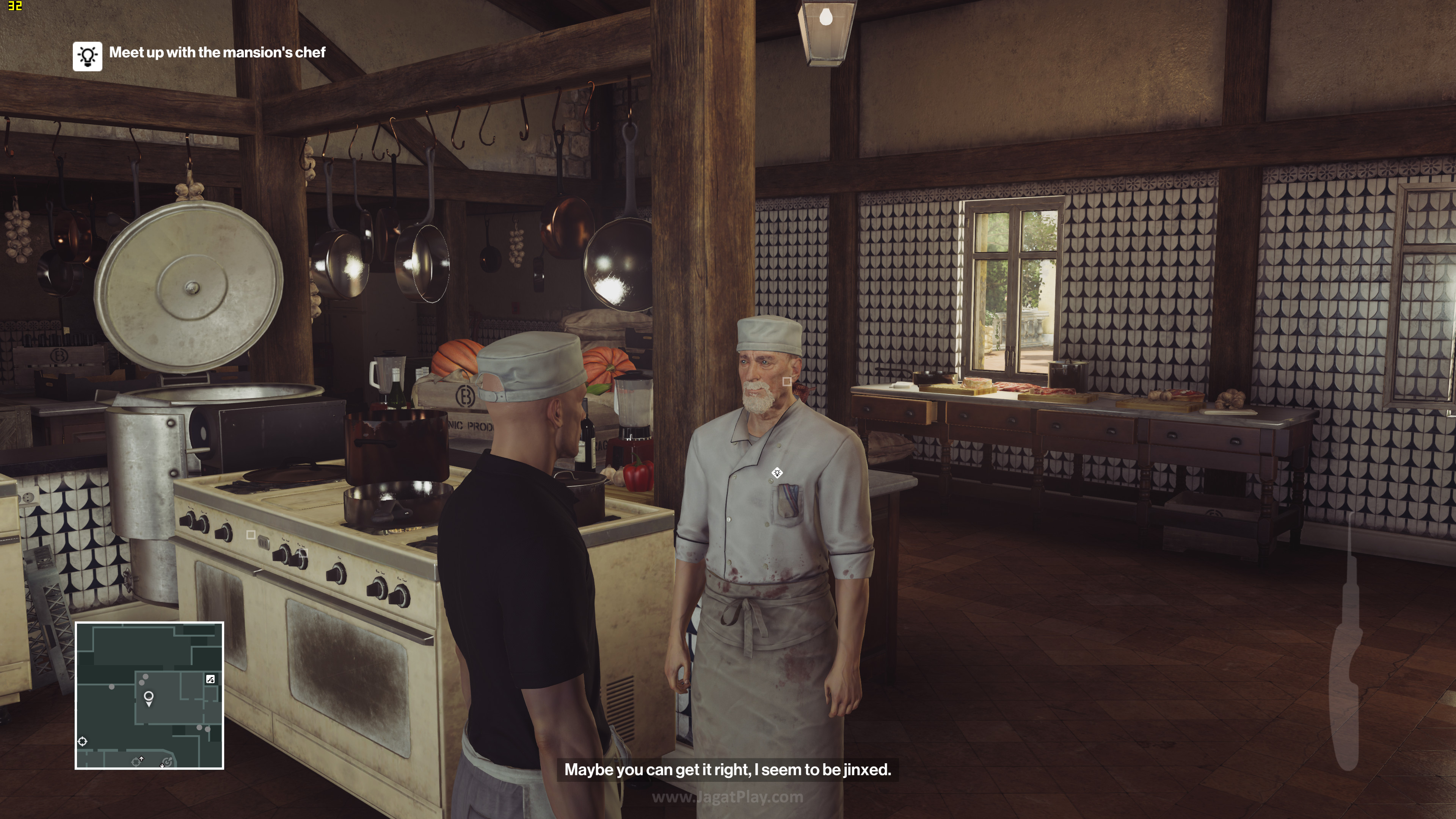Click the lightbulb opportunity icon beside the objective

point(87,56)
